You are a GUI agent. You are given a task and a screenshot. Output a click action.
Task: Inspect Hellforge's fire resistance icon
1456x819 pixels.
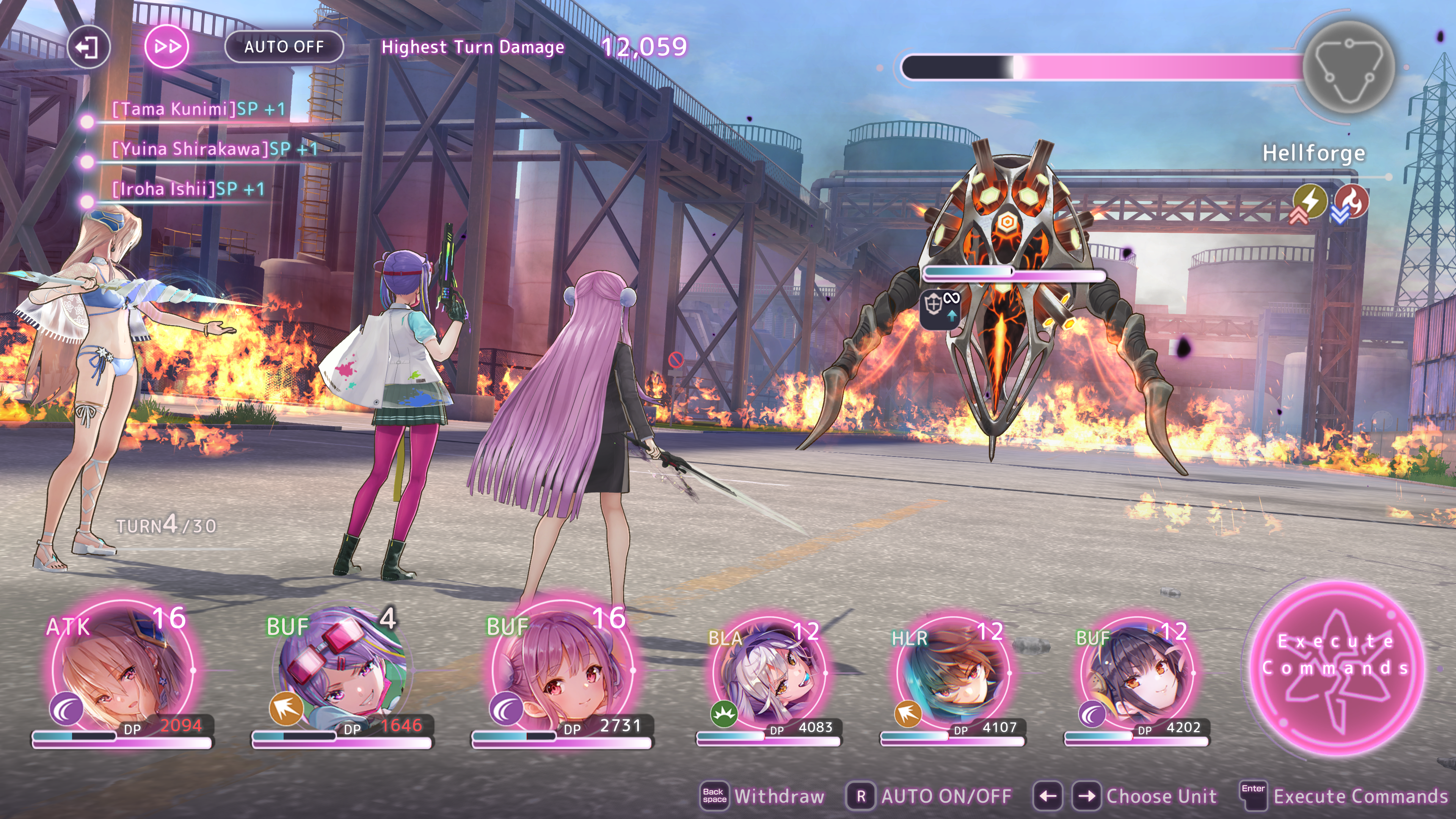tap(1352, 202)
